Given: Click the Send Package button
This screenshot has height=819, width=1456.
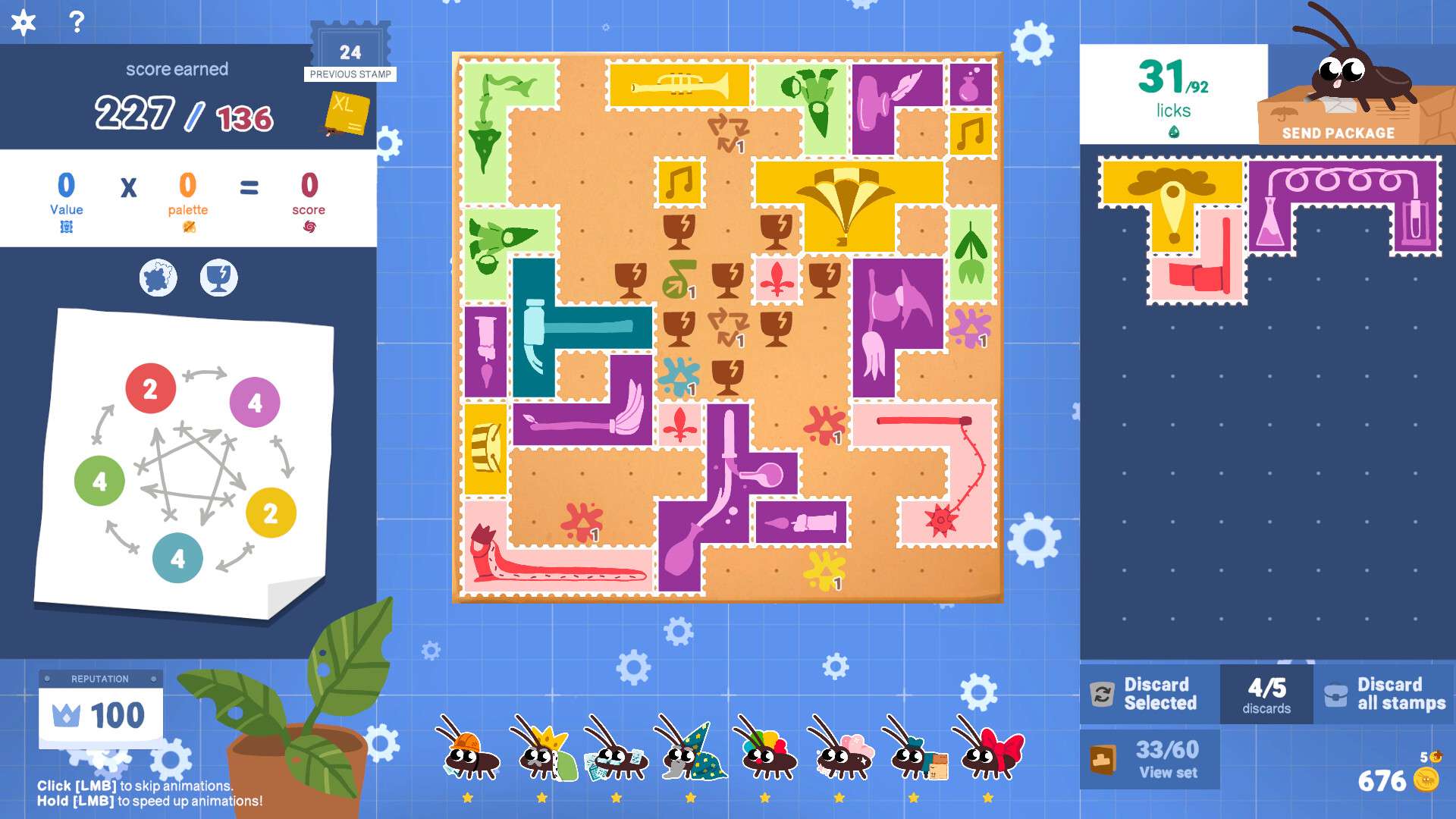Looking at the screenshot, I should [x=1338, y=133].
